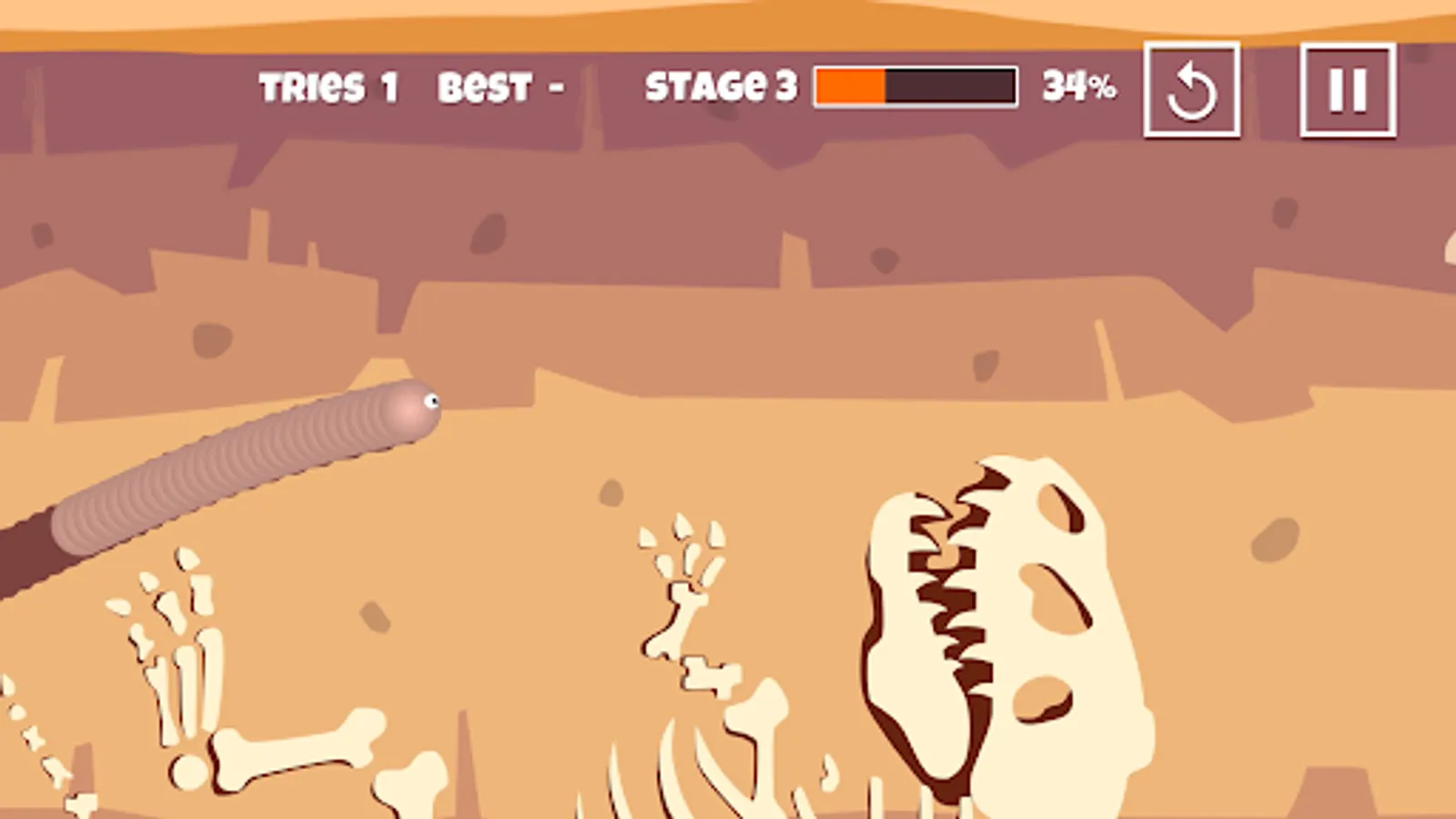Image resolution: width=1456 pixels, height=819 pixels.
Task: Select the skeletal hand fossil on the left
Action: [173, 646]
